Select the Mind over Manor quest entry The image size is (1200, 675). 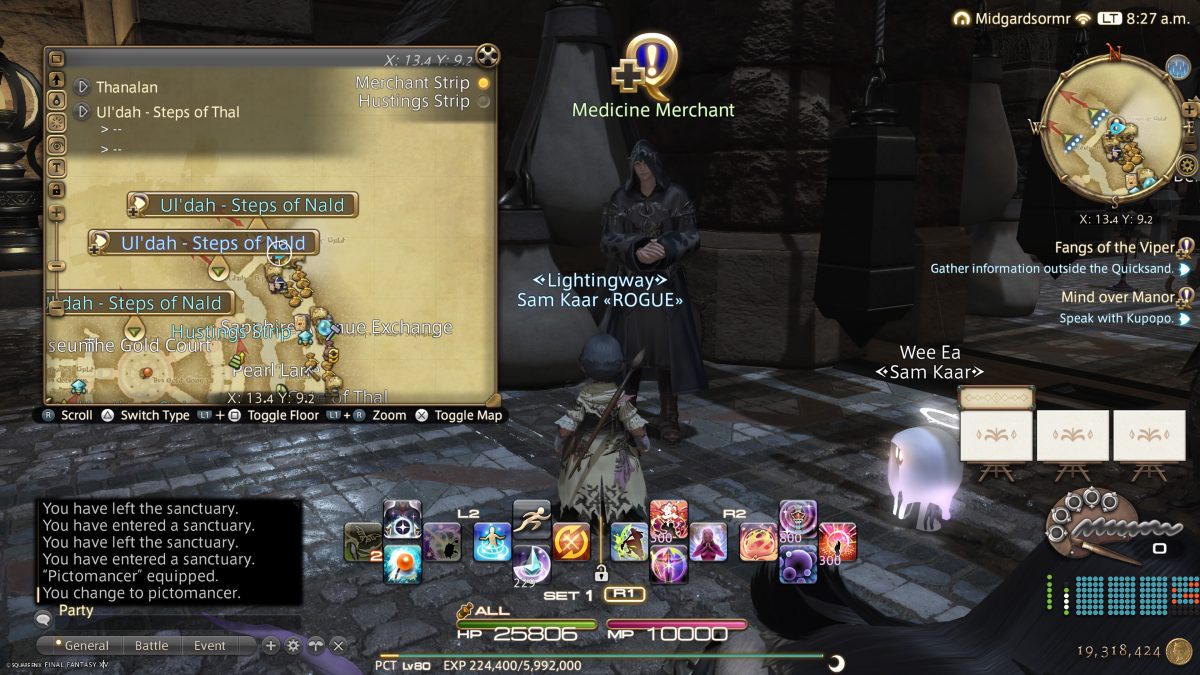[1117, 297]
